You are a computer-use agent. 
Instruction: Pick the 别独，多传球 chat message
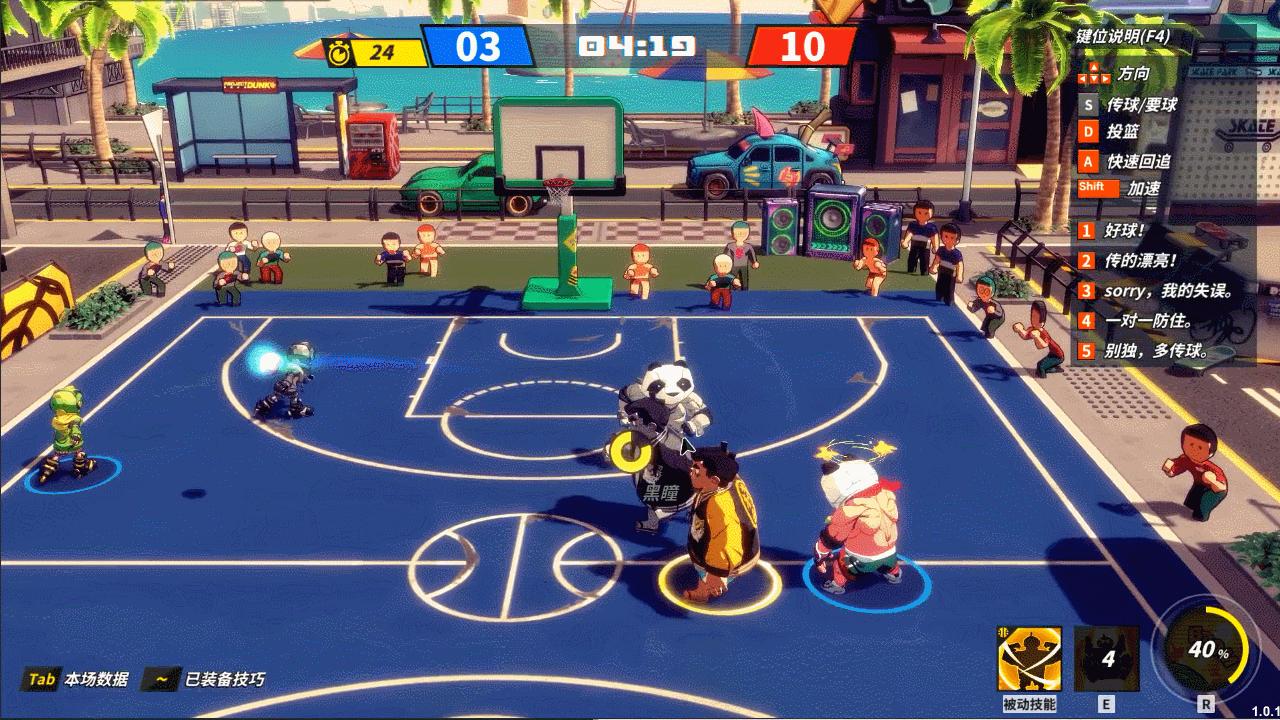click(1155, 351)
